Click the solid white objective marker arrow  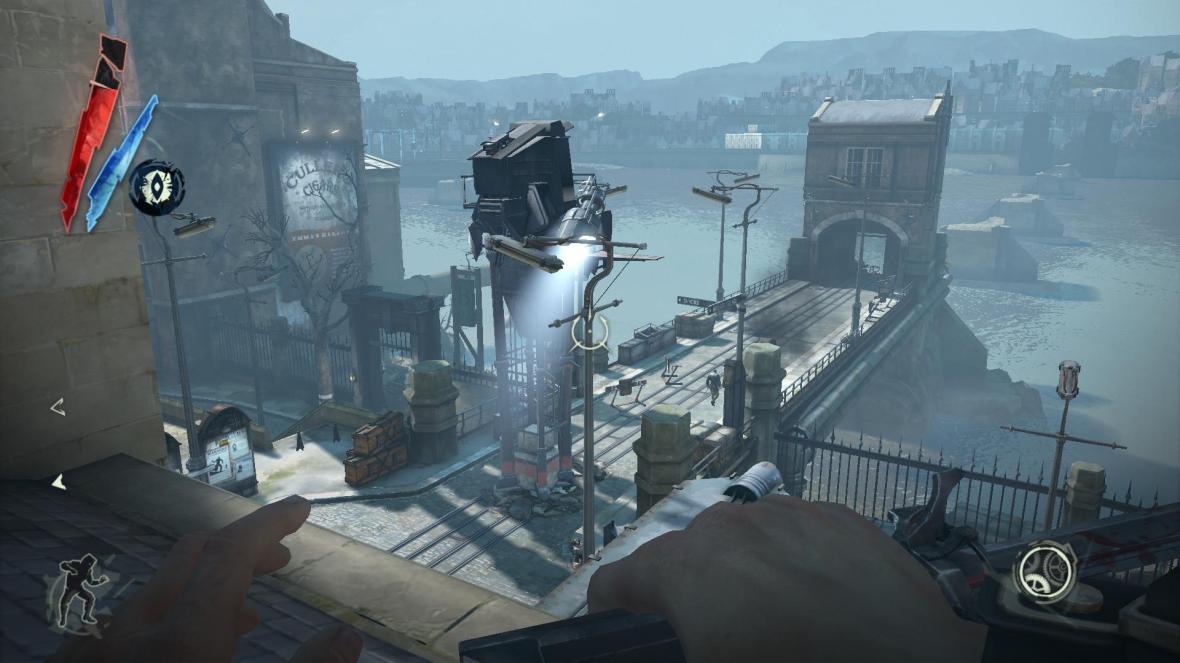tap(58, 482)
